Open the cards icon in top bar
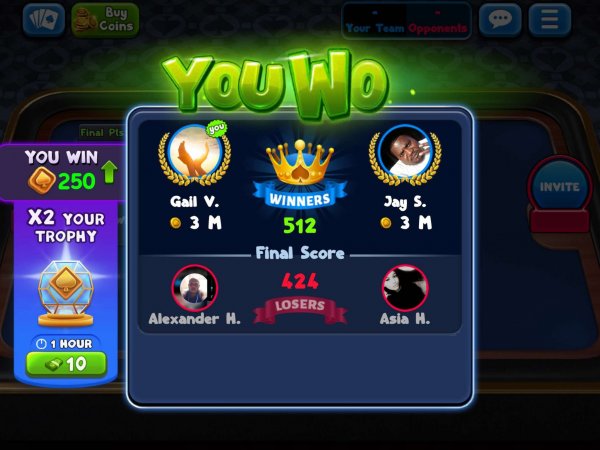 (43, 18)
